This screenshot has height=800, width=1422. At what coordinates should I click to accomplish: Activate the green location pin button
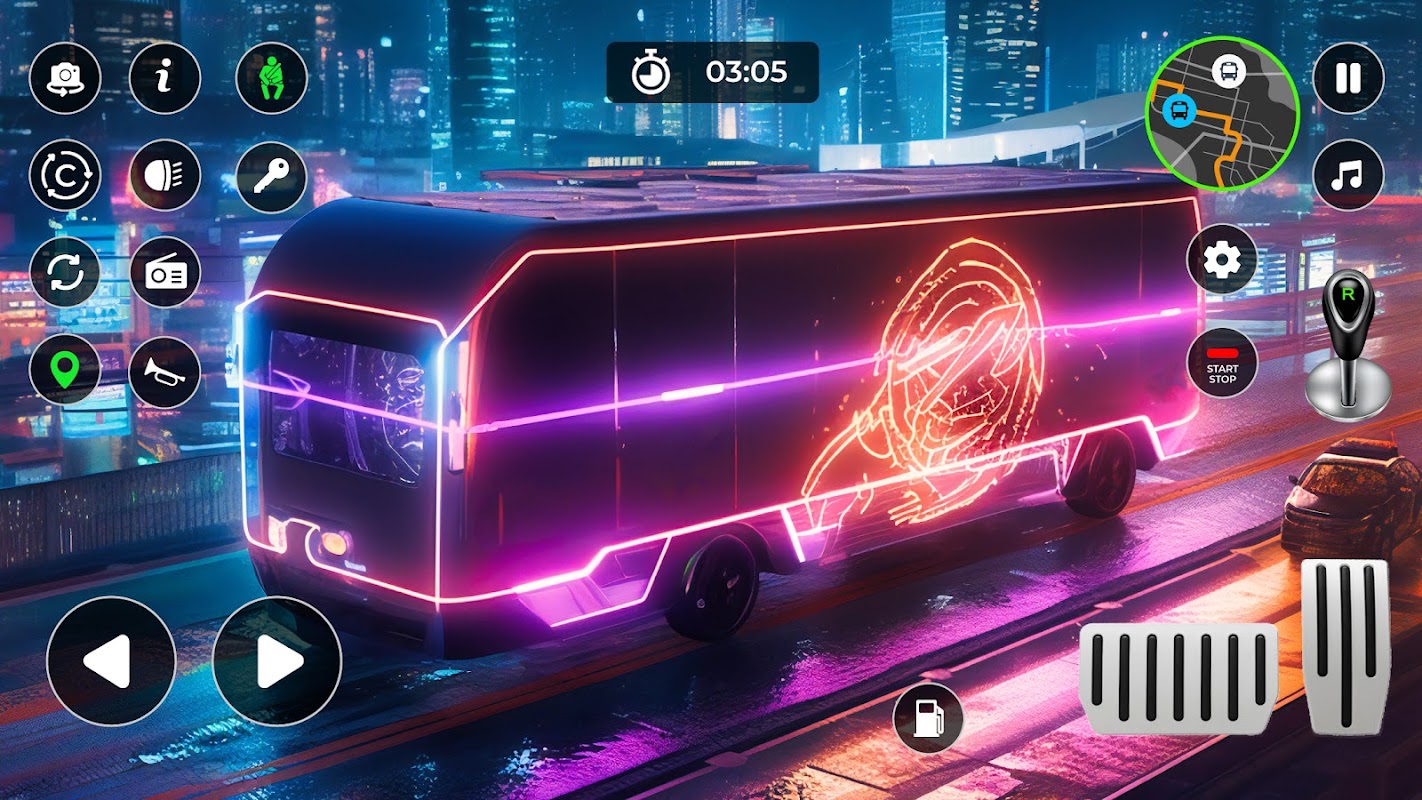(65, 369)
